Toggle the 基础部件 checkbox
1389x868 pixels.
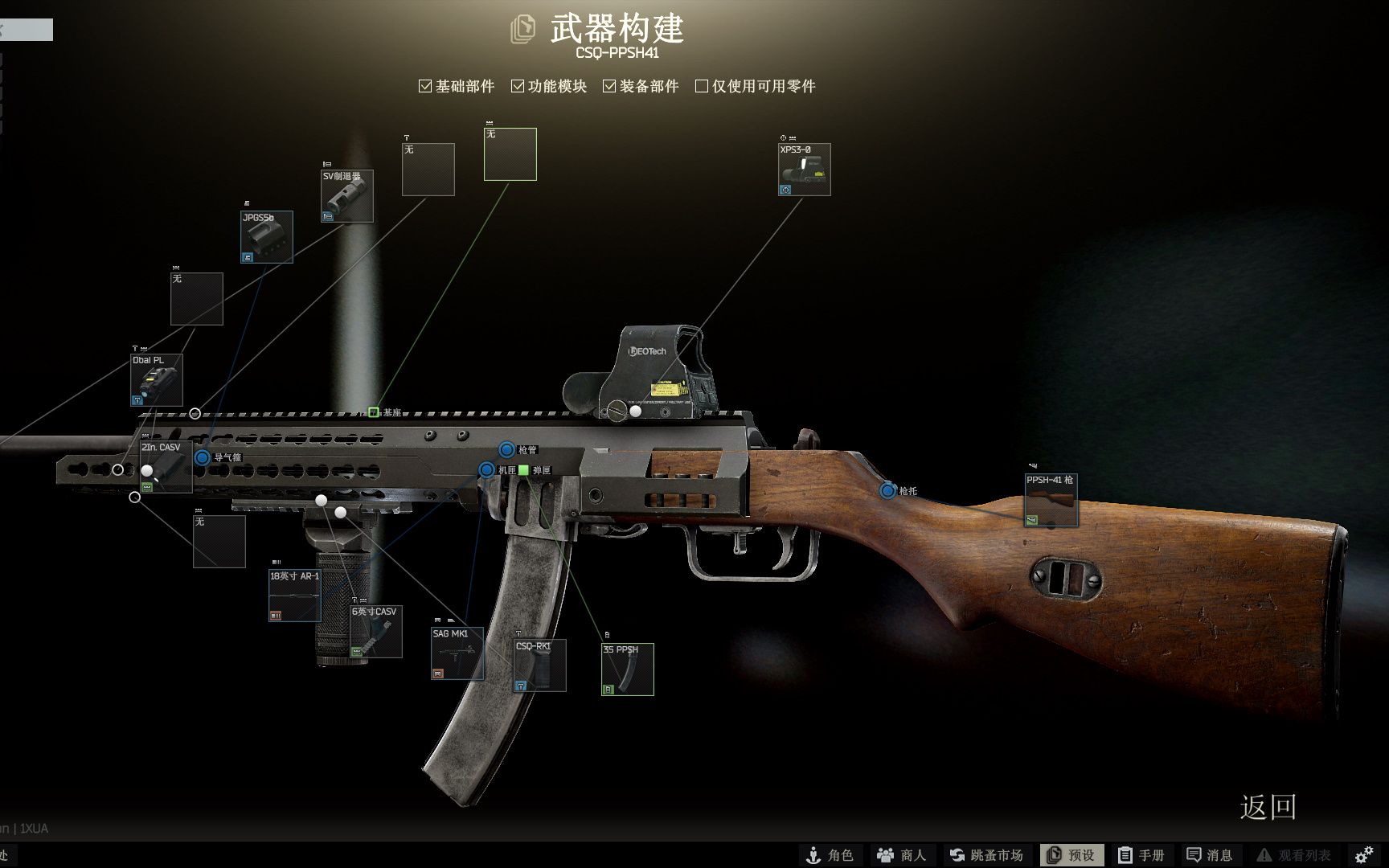tap(424, 84)
